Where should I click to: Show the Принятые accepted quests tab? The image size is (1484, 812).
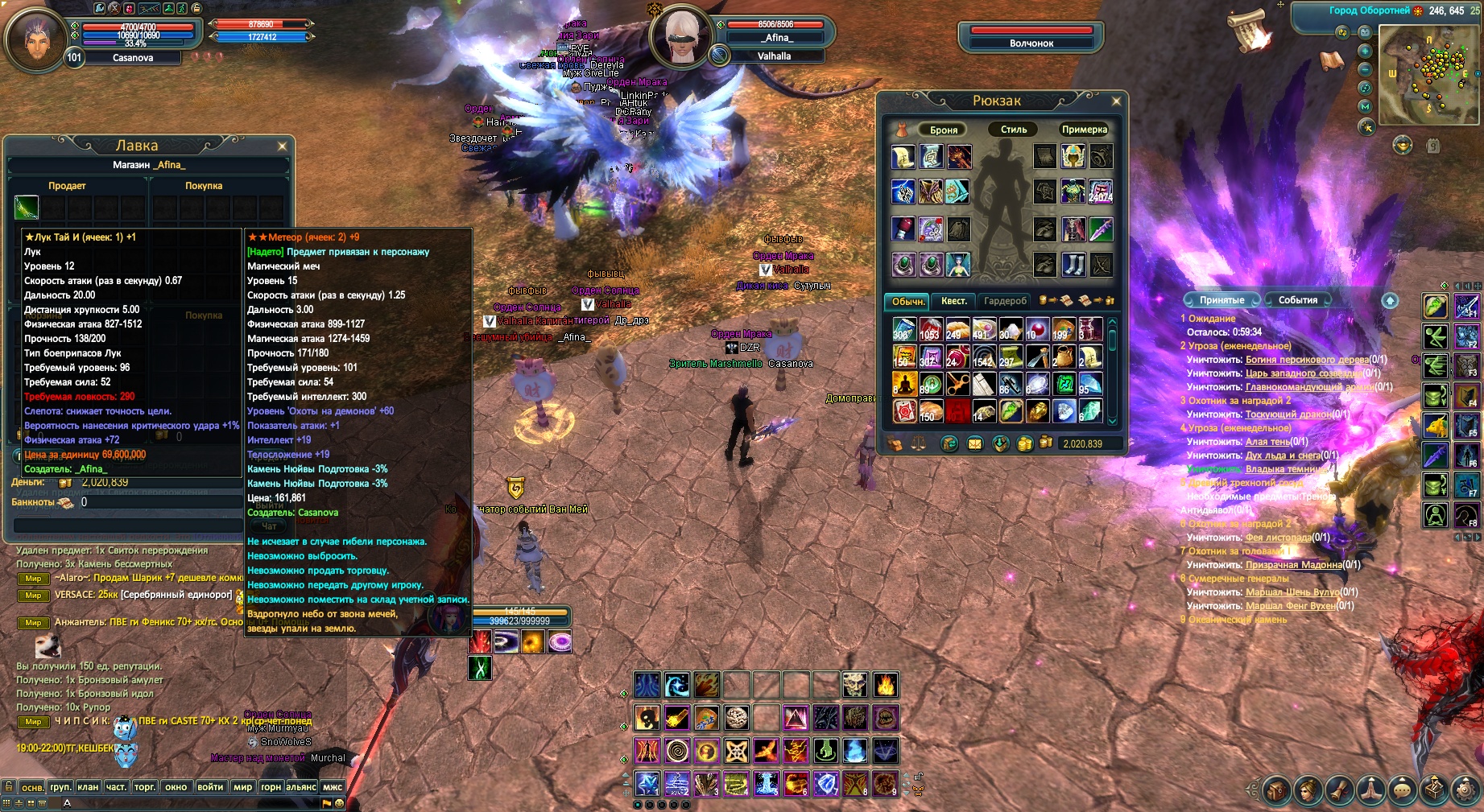pyautogui.click(x=1222, y=300)
